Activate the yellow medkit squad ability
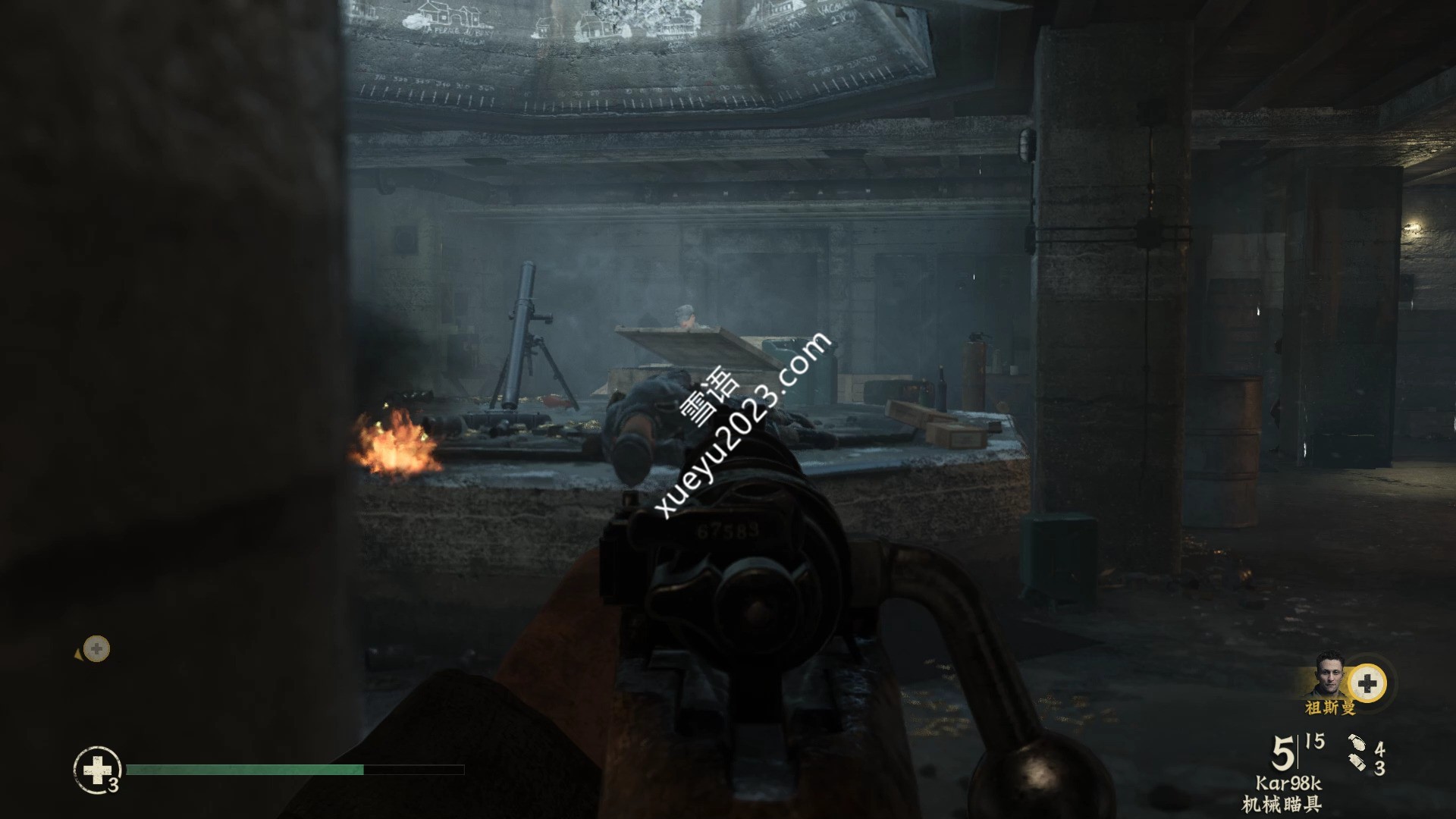This screenshot has height=819, width=1456. click(x=1367, y=684)
